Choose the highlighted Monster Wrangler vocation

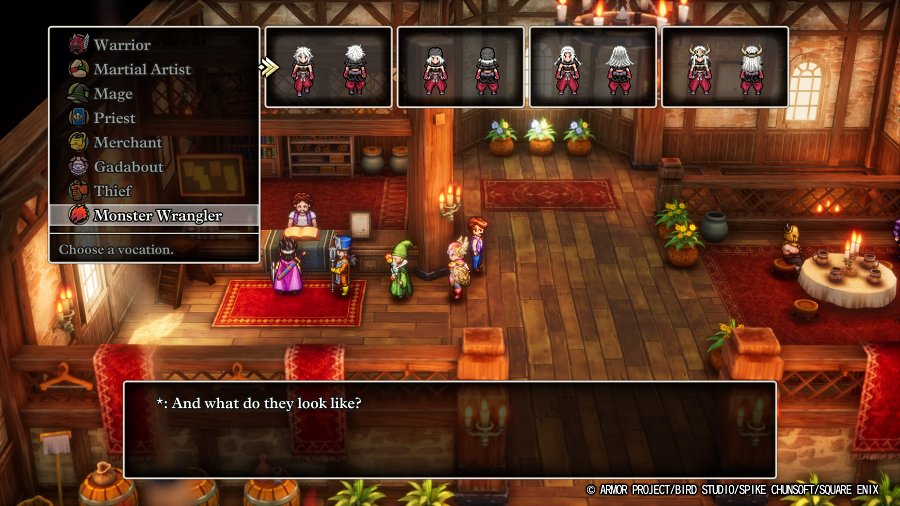click(x=157, y=215)
